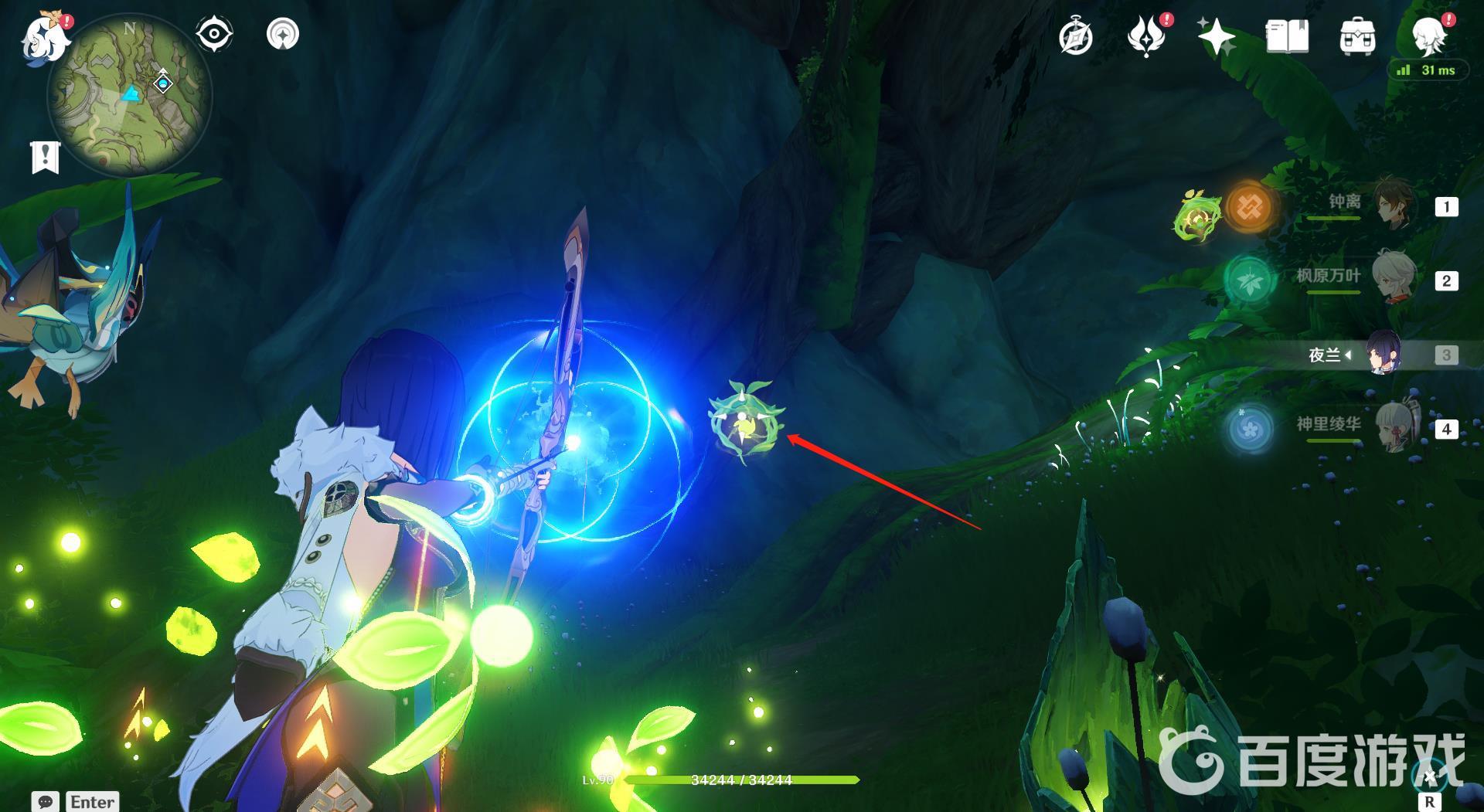The width and height of the screenshot is (1484, 812).
Task: Open the adventurer compass icon
Action: pyautogui.click(x=1076, y=37)
